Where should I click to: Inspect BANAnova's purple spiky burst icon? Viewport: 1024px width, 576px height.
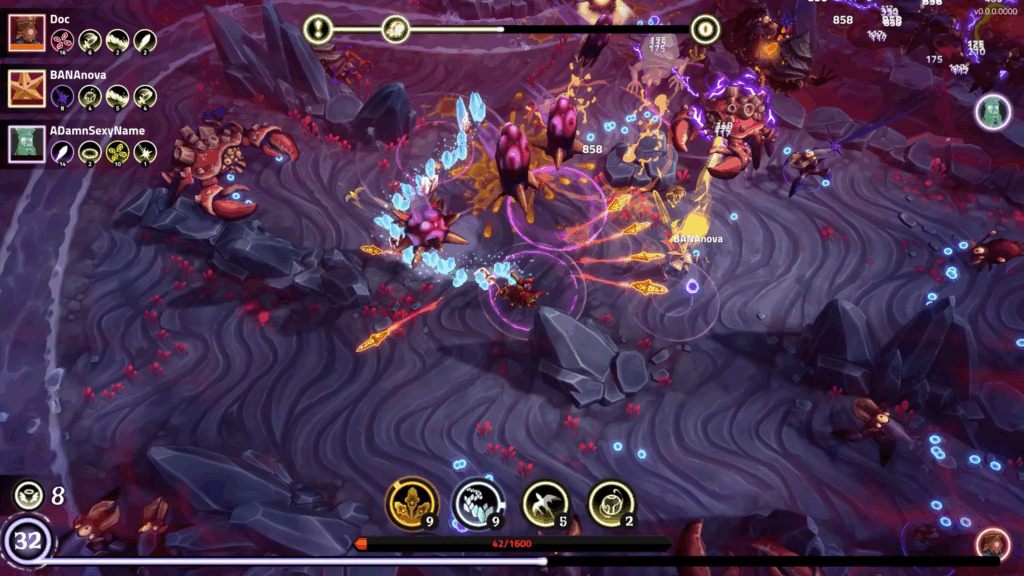pos(62,97)
